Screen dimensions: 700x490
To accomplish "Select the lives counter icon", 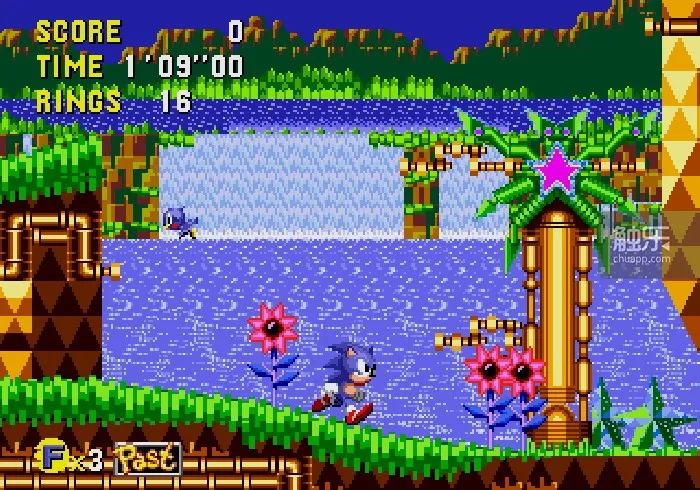I will click(x=50, y=457).
